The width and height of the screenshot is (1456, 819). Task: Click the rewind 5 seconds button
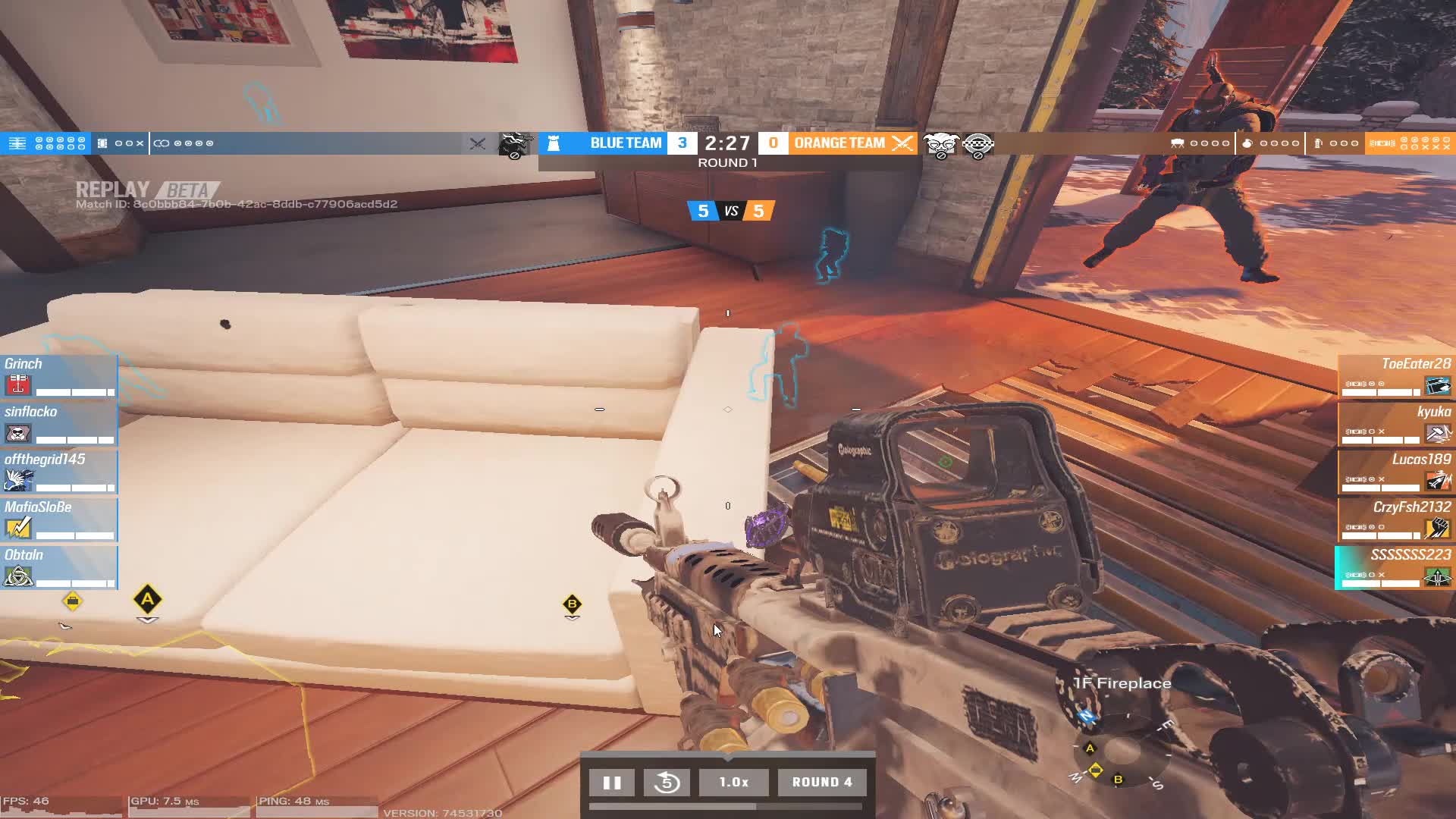coord(667,782)
